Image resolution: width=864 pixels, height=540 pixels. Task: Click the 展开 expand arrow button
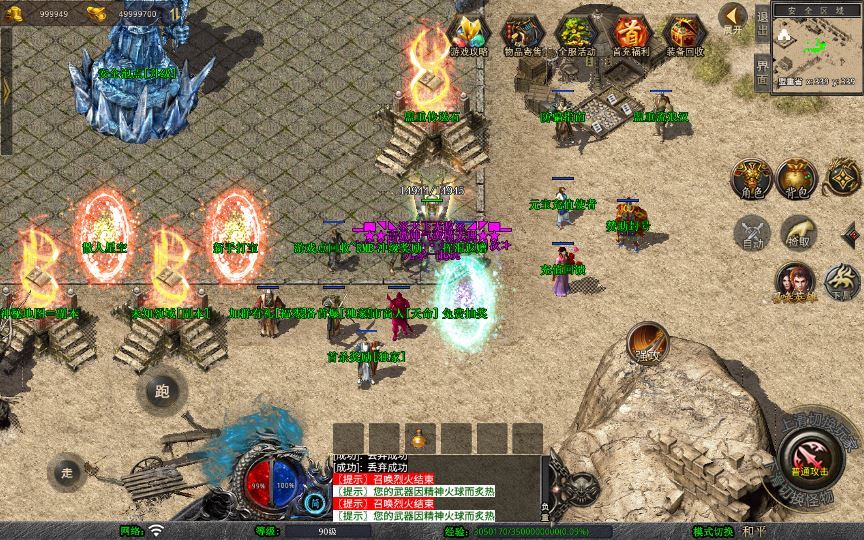(x=733, y=18)
